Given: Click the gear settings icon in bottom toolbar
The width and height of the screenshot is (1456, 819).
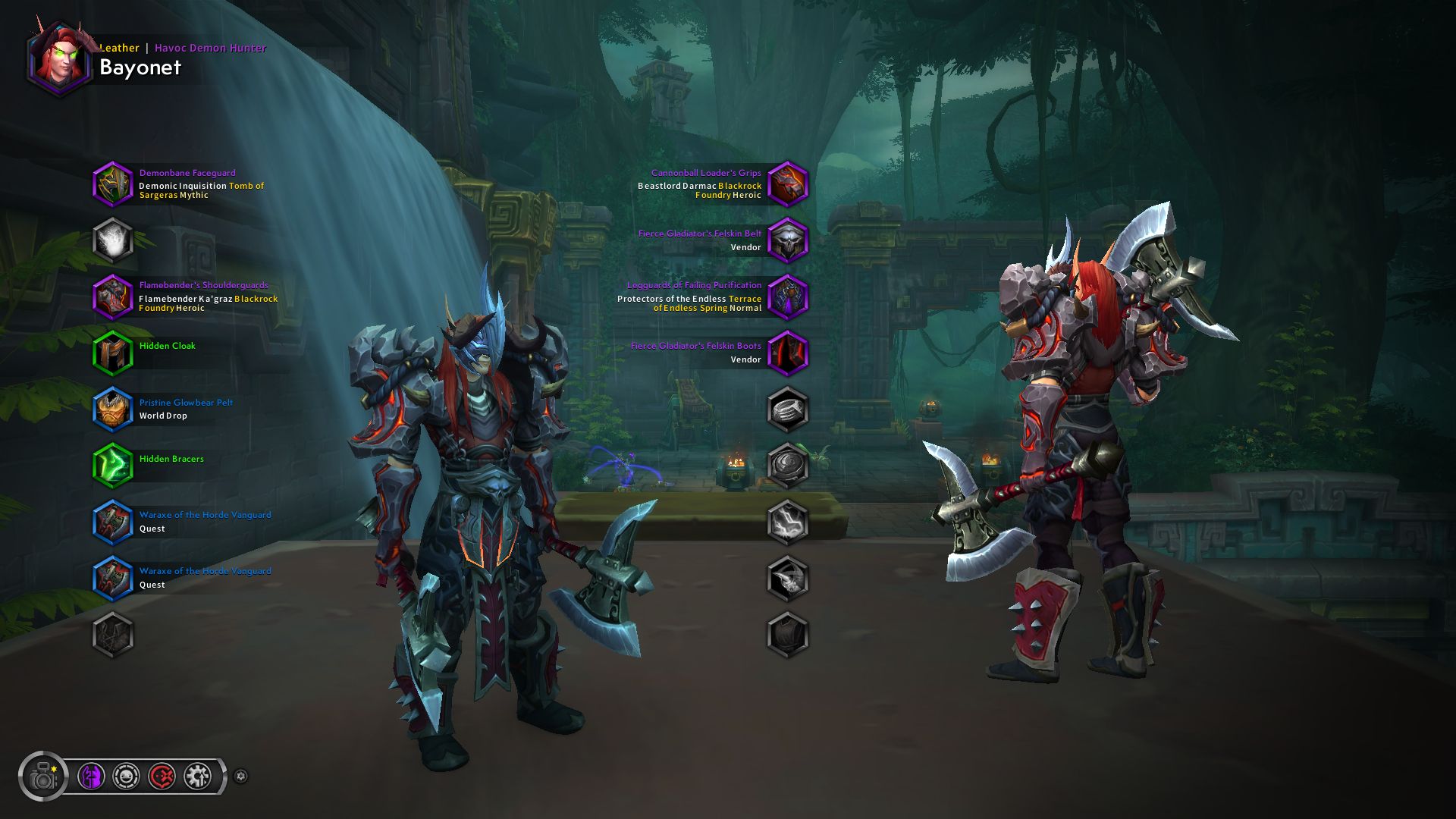Looking at the screenshot, I should pos(196,777).
